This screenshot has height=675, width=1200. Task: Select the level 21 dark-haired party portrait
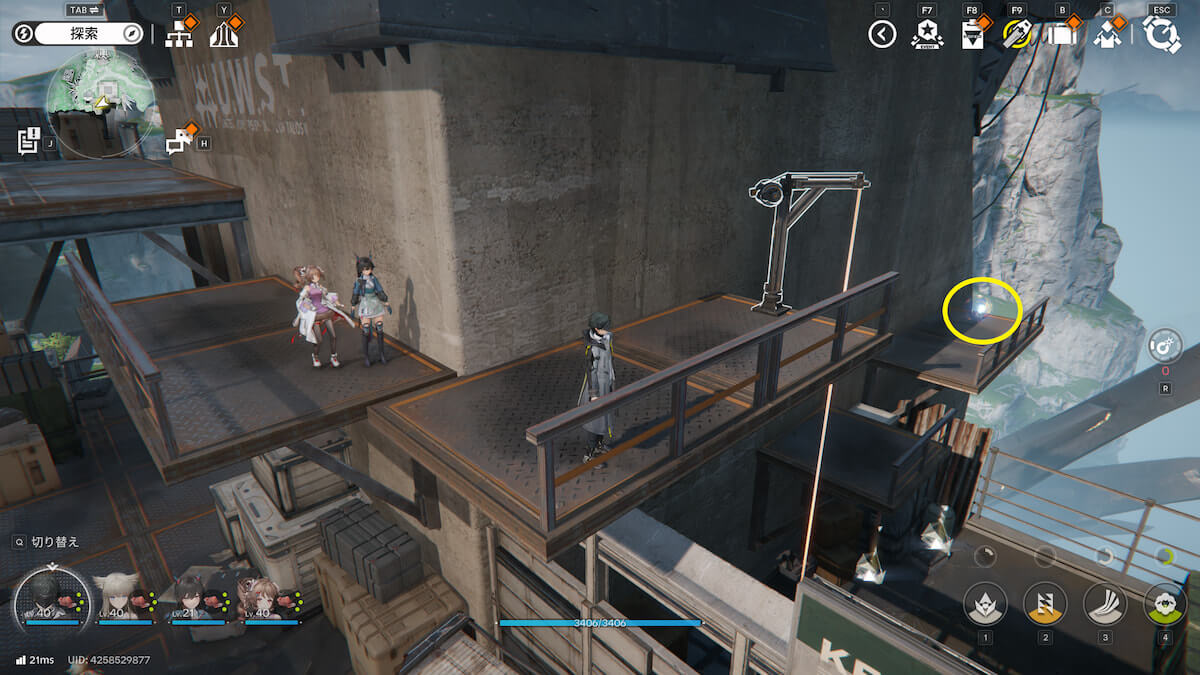click(193, 599)
